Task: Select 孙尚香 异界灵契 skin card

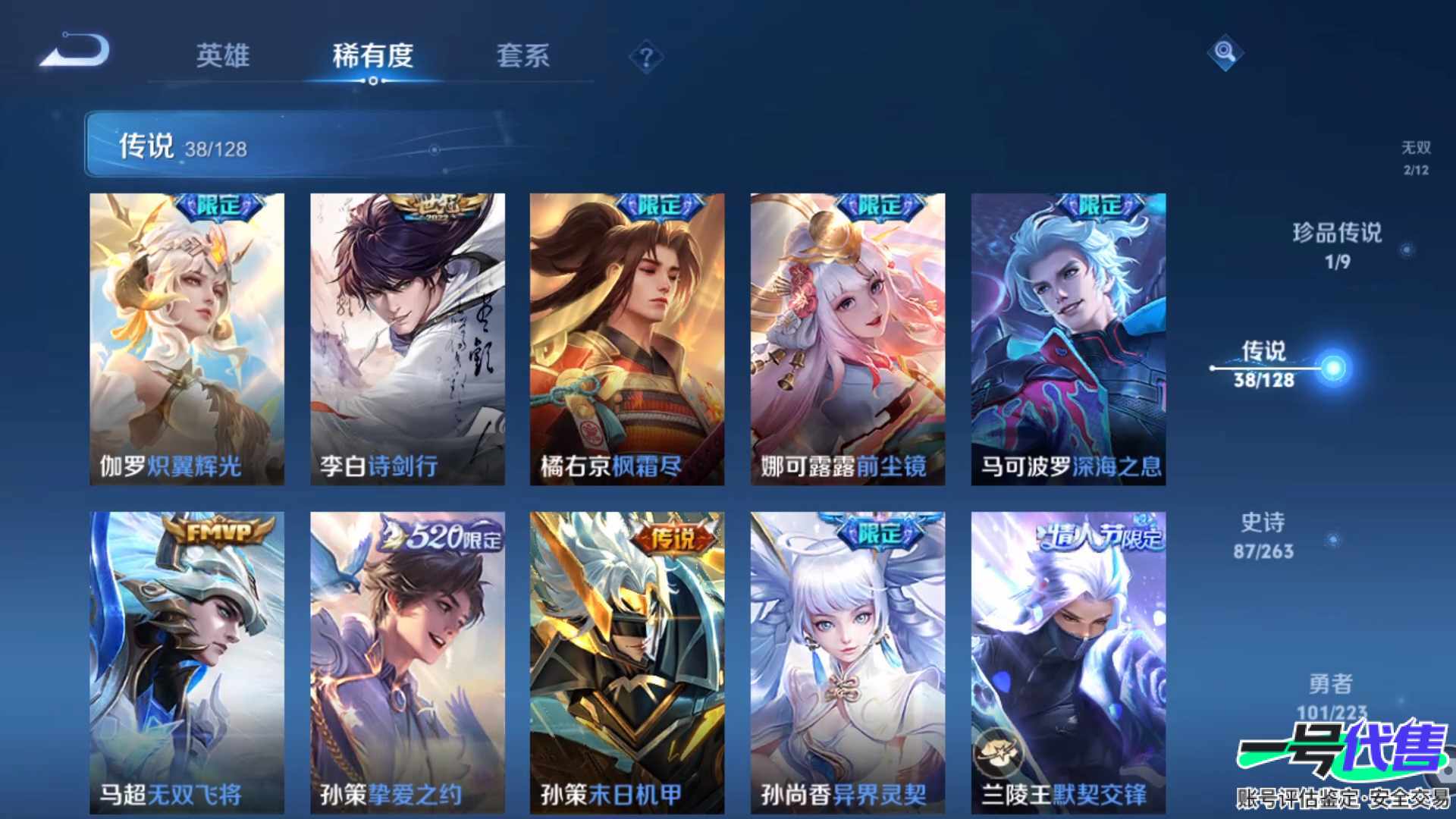Action: pyautogui.click(x=848, y=662)
